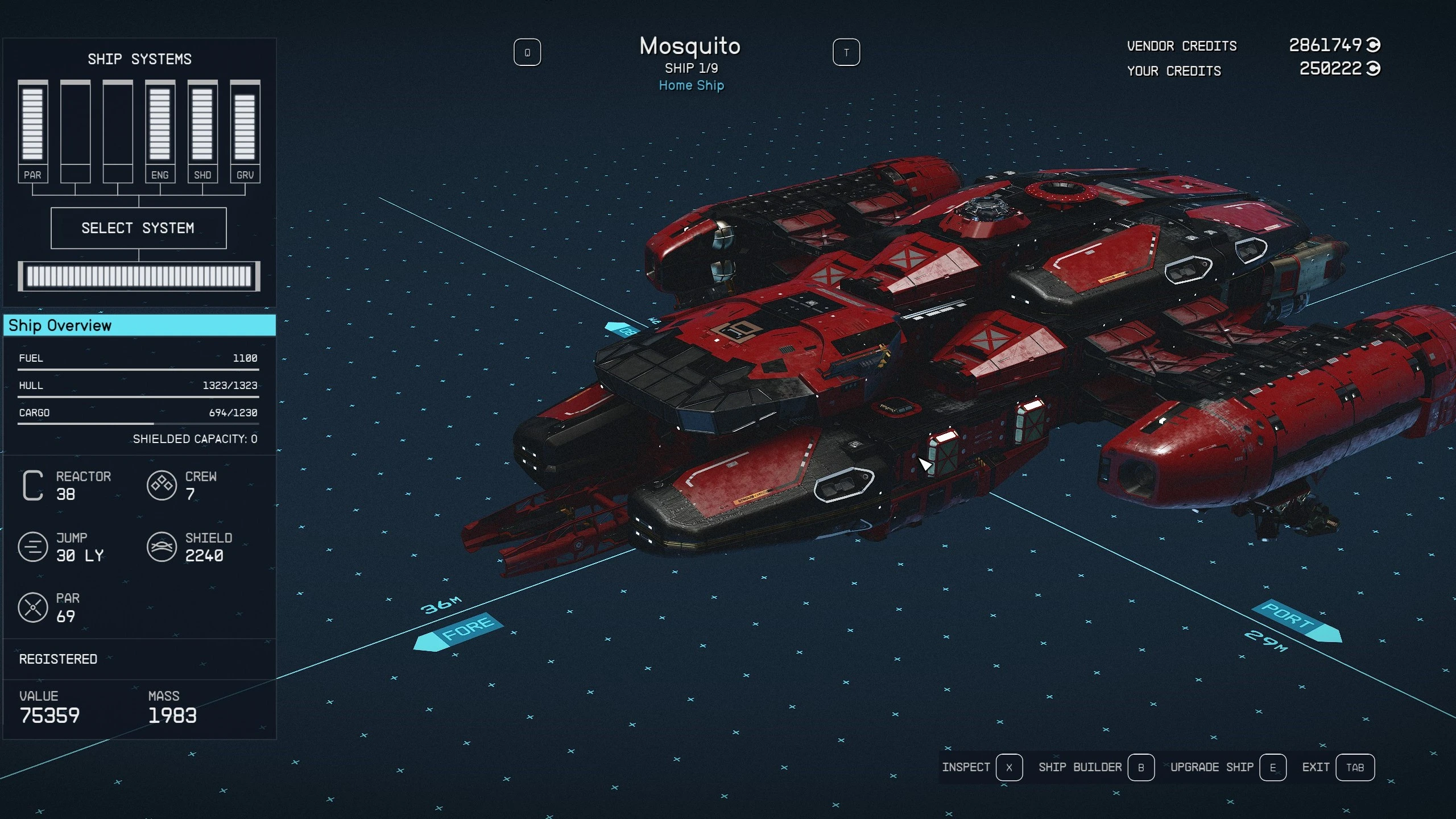Click the Shield stat icon showing 2240
The width and height of the screenshot is (1456, 819).
[x=162, y=547]
